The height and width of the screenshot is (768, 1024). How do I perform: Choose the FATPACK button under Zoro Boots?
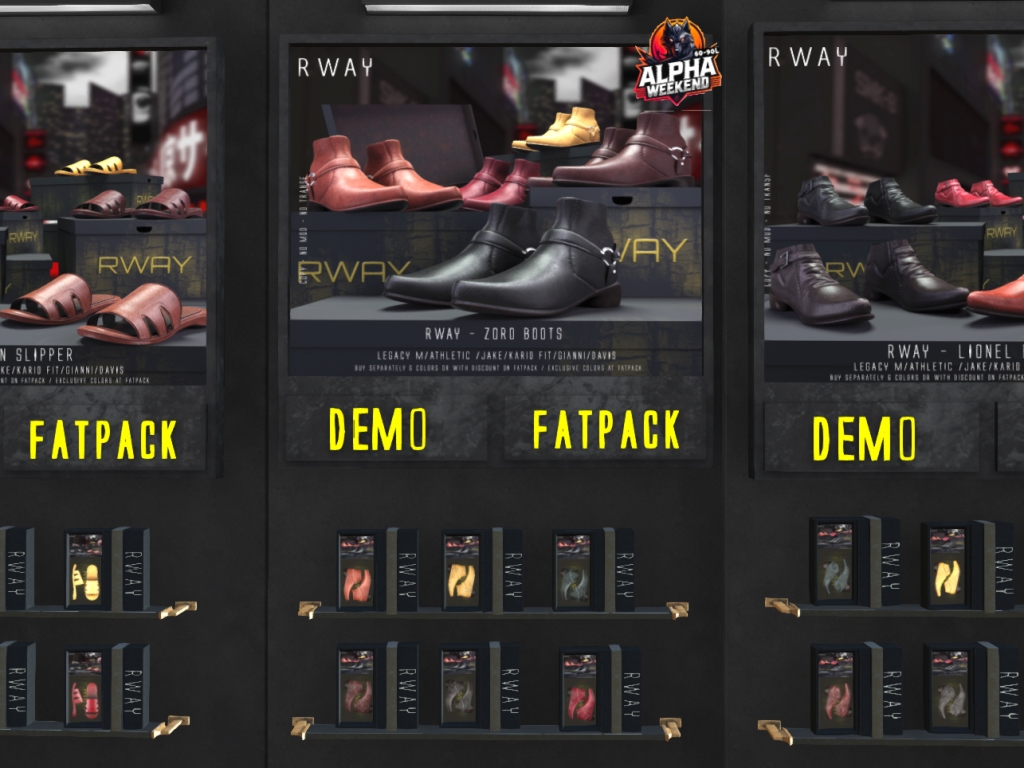(605, 428)
